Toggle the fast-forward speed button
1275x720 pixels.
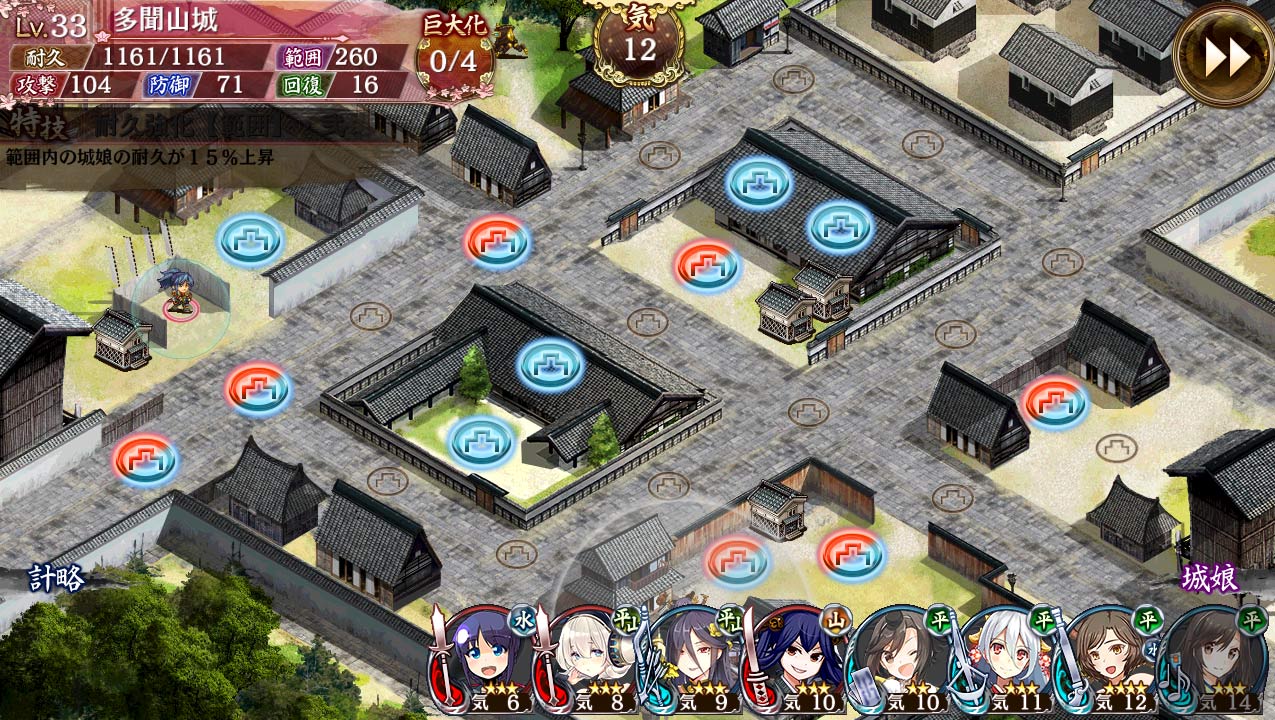tap(1223, 56)
